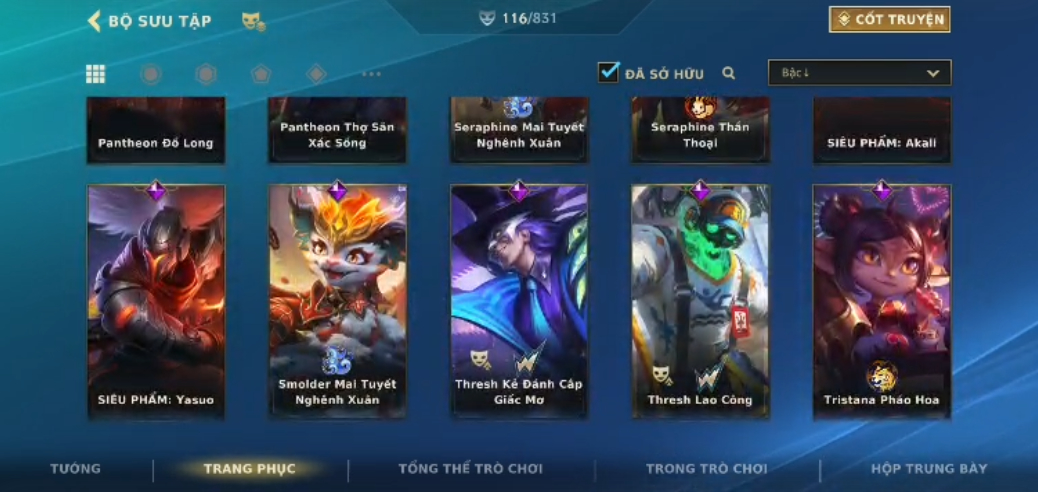Select Thresh Kẻ Đánh Cắp Giấc Mơ
This screenshot has width=1038, height=492.
(x=519, y=301)
